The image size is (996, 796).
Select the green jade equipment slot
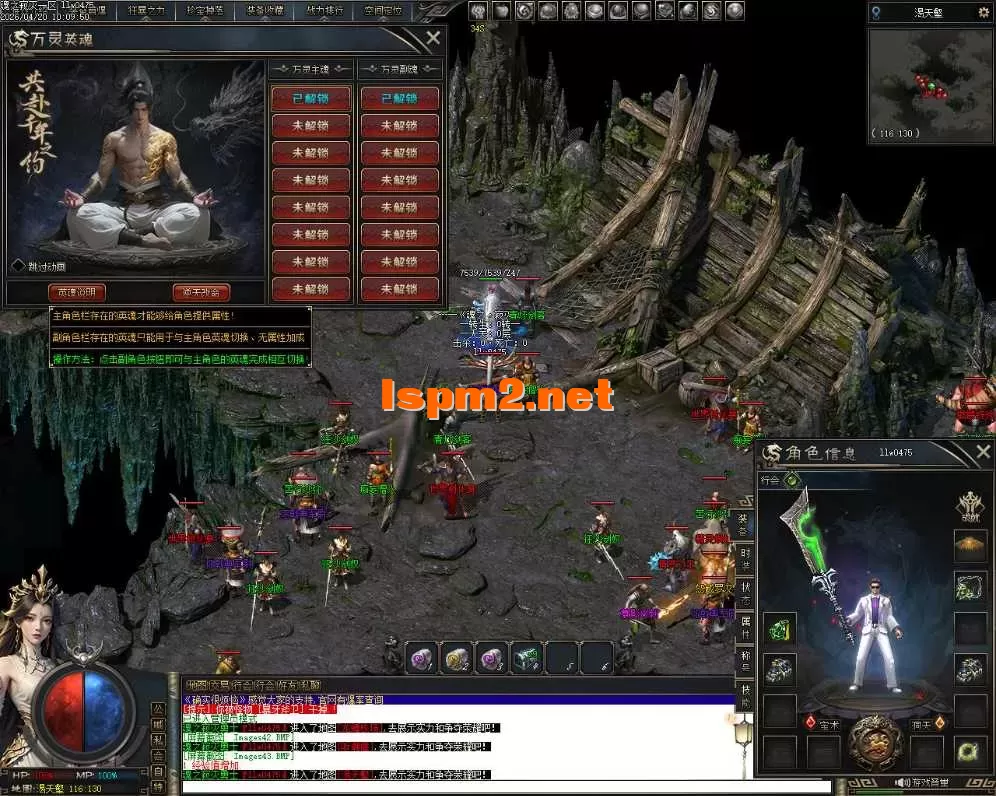pos(780,629)
